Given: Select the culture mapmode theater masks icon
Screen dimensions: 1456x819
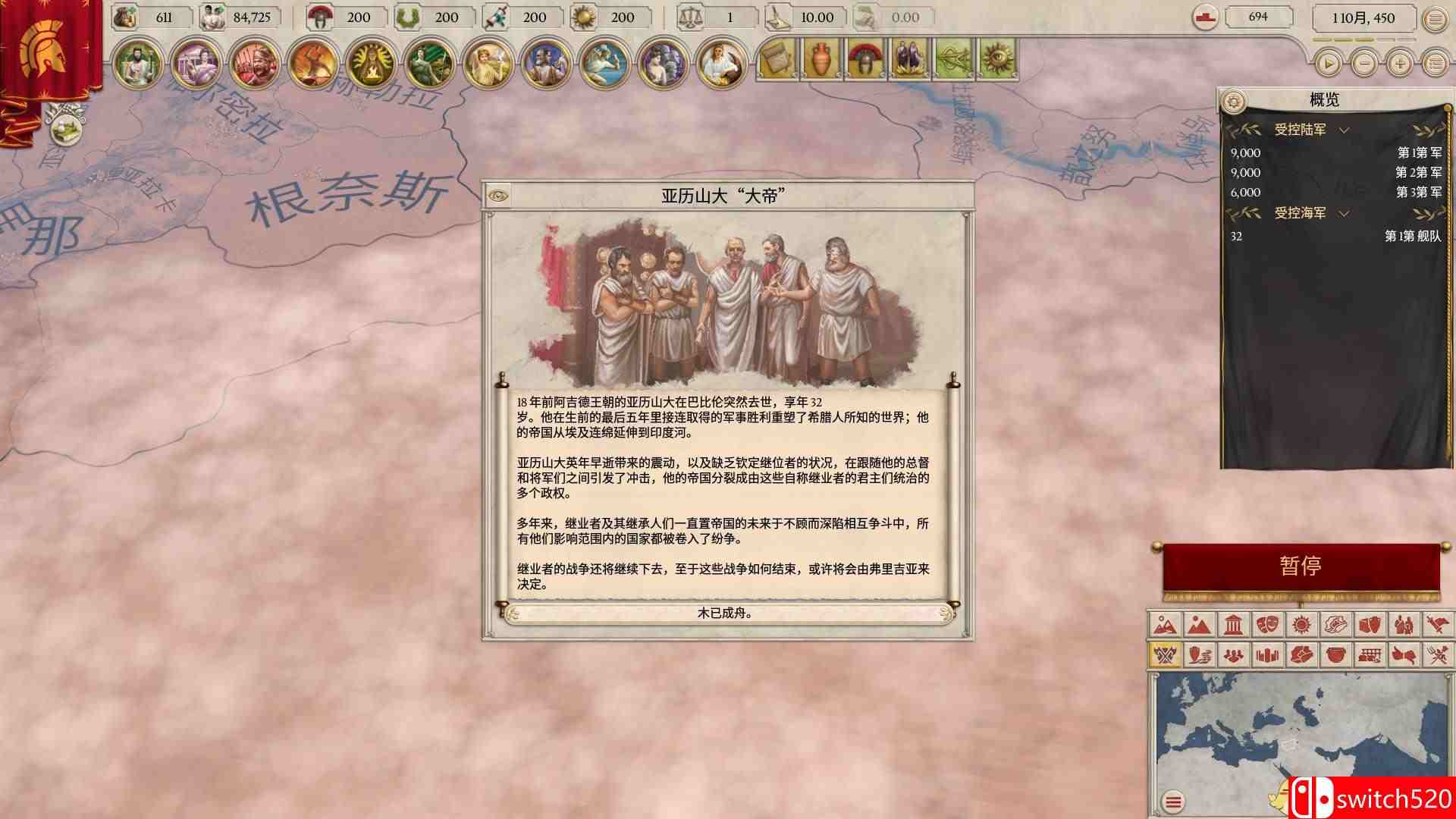Looking at the screenshot, I should coord(1268,625).
